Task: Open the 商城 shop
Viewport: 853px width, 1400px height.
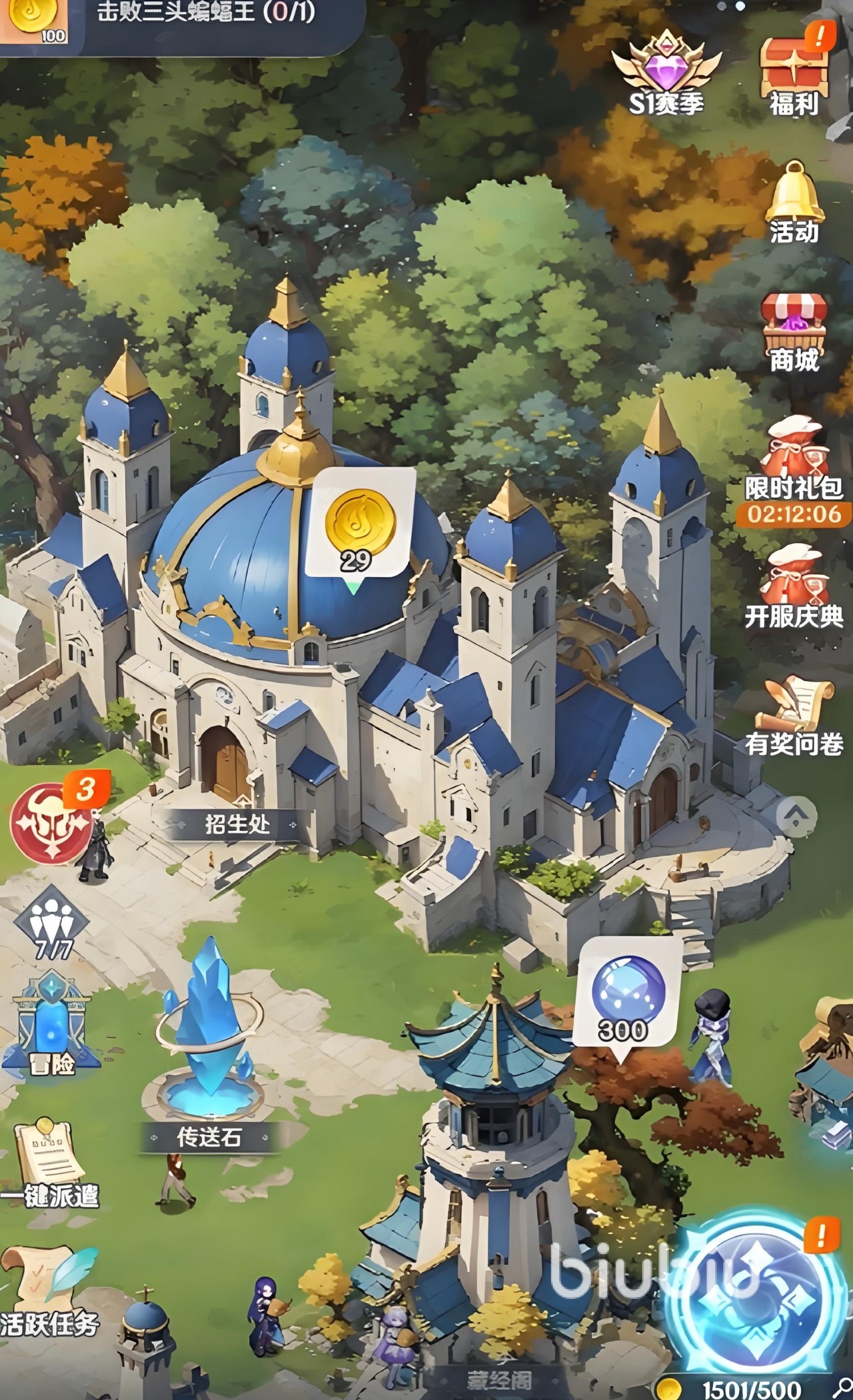Action: pos(794,330)
